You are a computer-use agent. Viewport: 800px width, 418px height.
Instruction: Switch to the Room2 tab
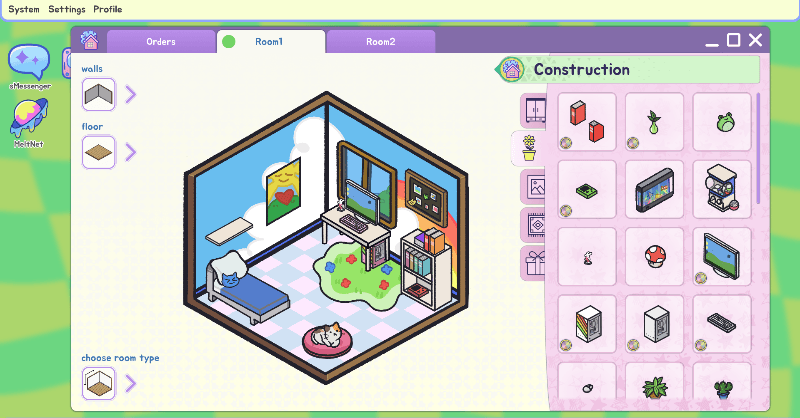coord(380,42)
